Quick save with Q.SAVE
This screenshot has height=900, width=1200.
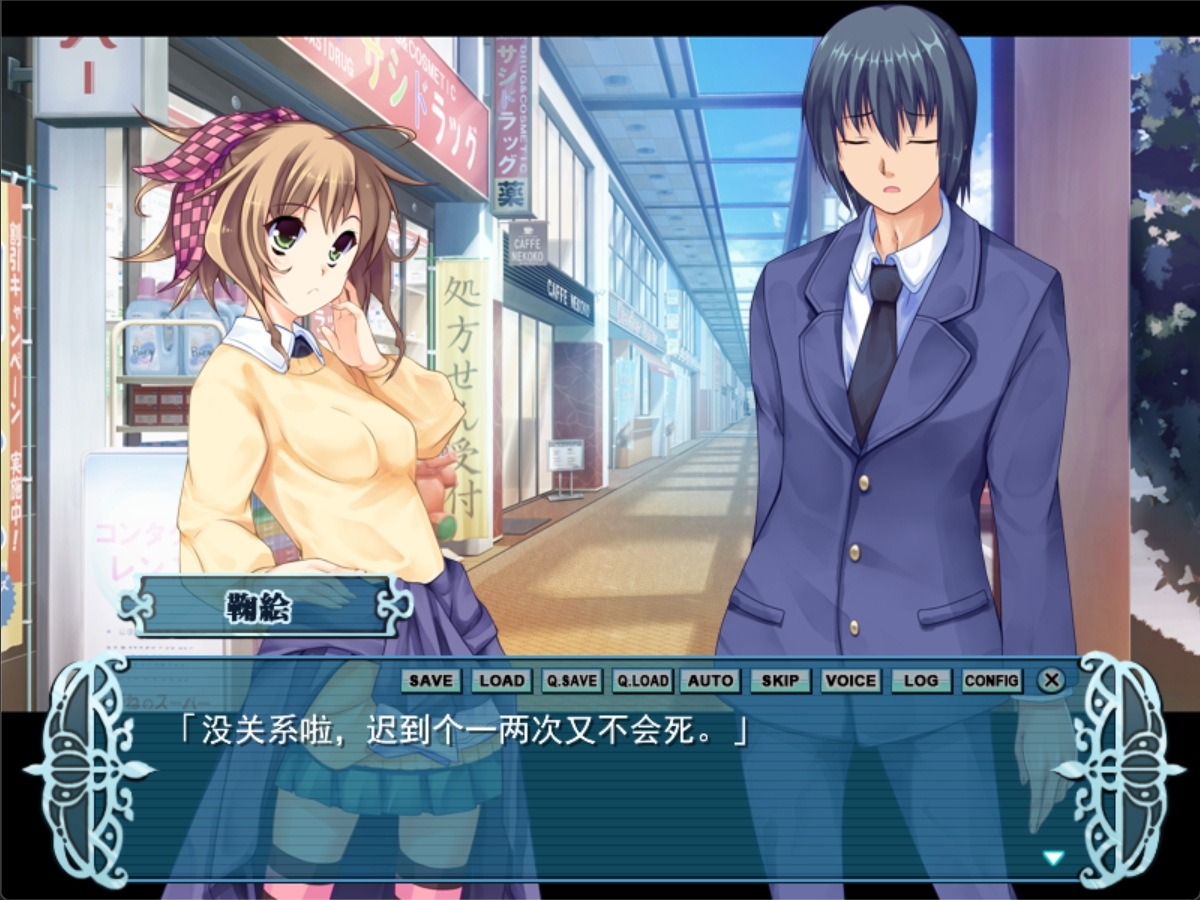571,681
